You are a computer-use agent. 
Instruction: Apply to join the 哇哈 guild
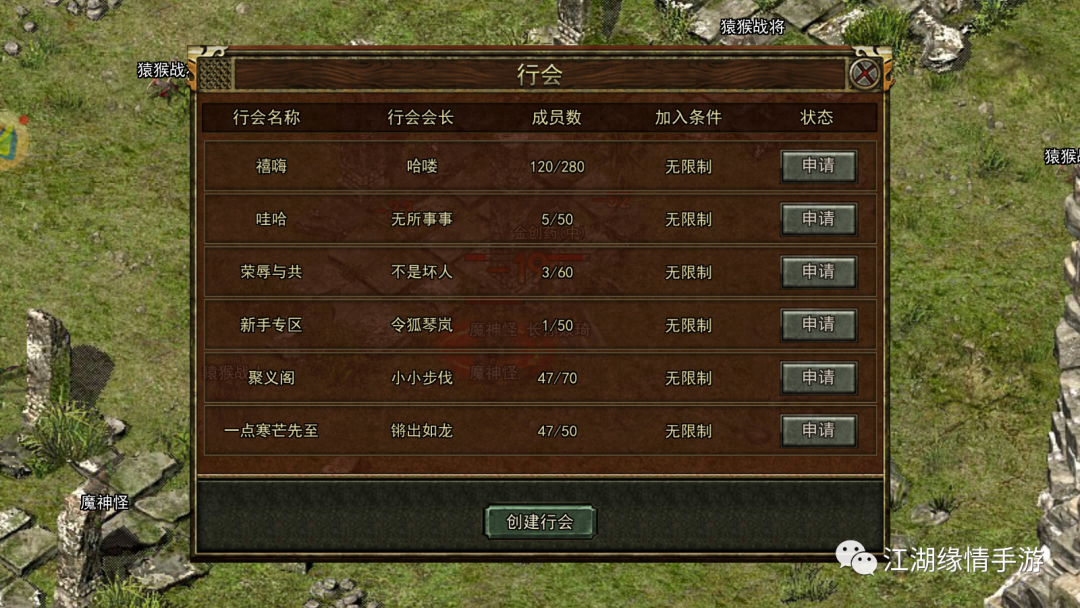click(818, 219)
